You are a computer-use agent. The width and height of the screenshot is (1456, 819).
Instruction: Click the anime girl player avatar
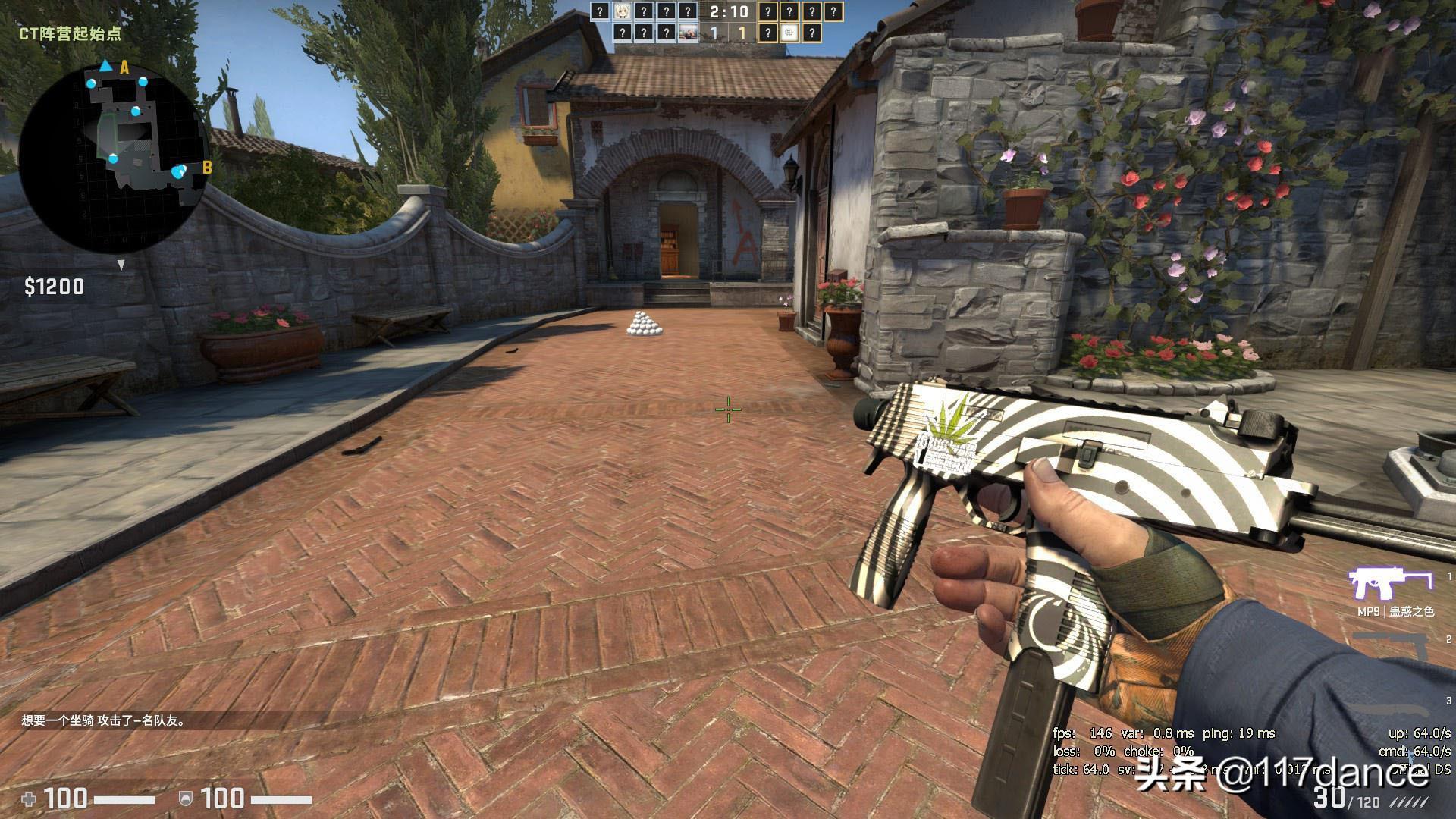[622, 11]
